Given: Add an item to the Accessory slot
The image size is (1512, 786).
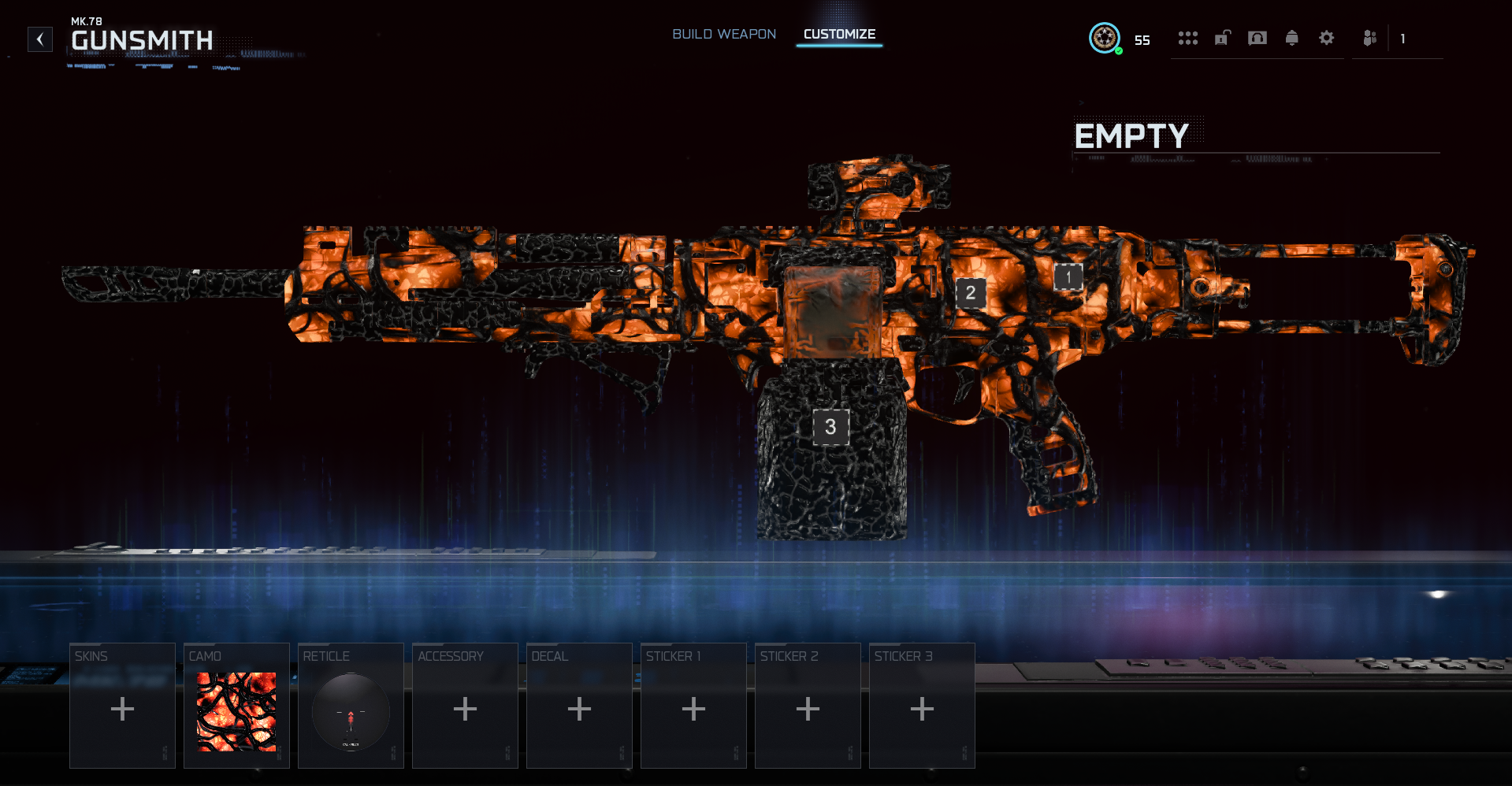Looking at the screenshot, I should point(465,706).
